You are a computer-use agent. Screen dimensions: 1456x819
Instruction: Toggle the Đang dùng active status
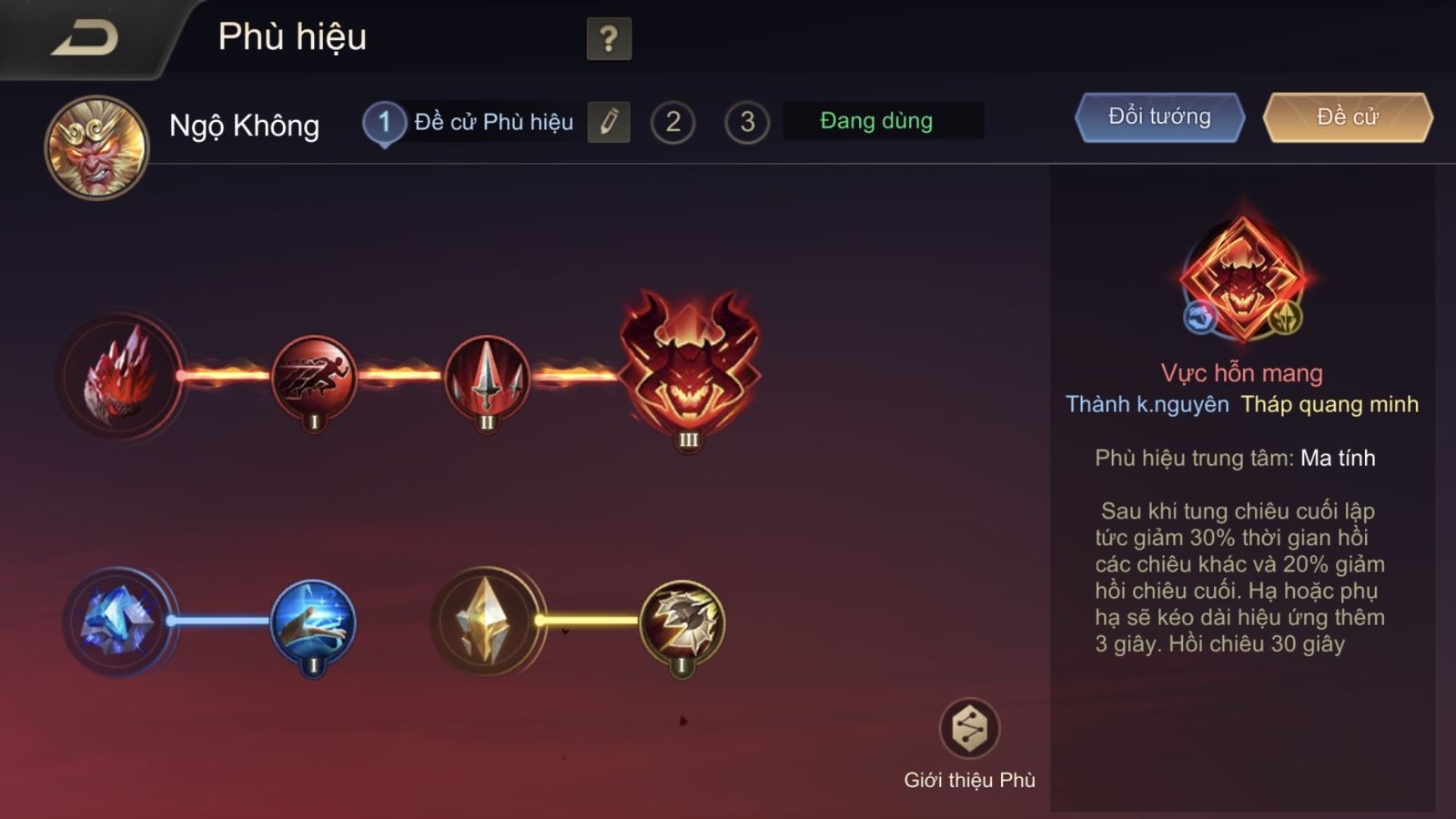(x=879, y=120)
